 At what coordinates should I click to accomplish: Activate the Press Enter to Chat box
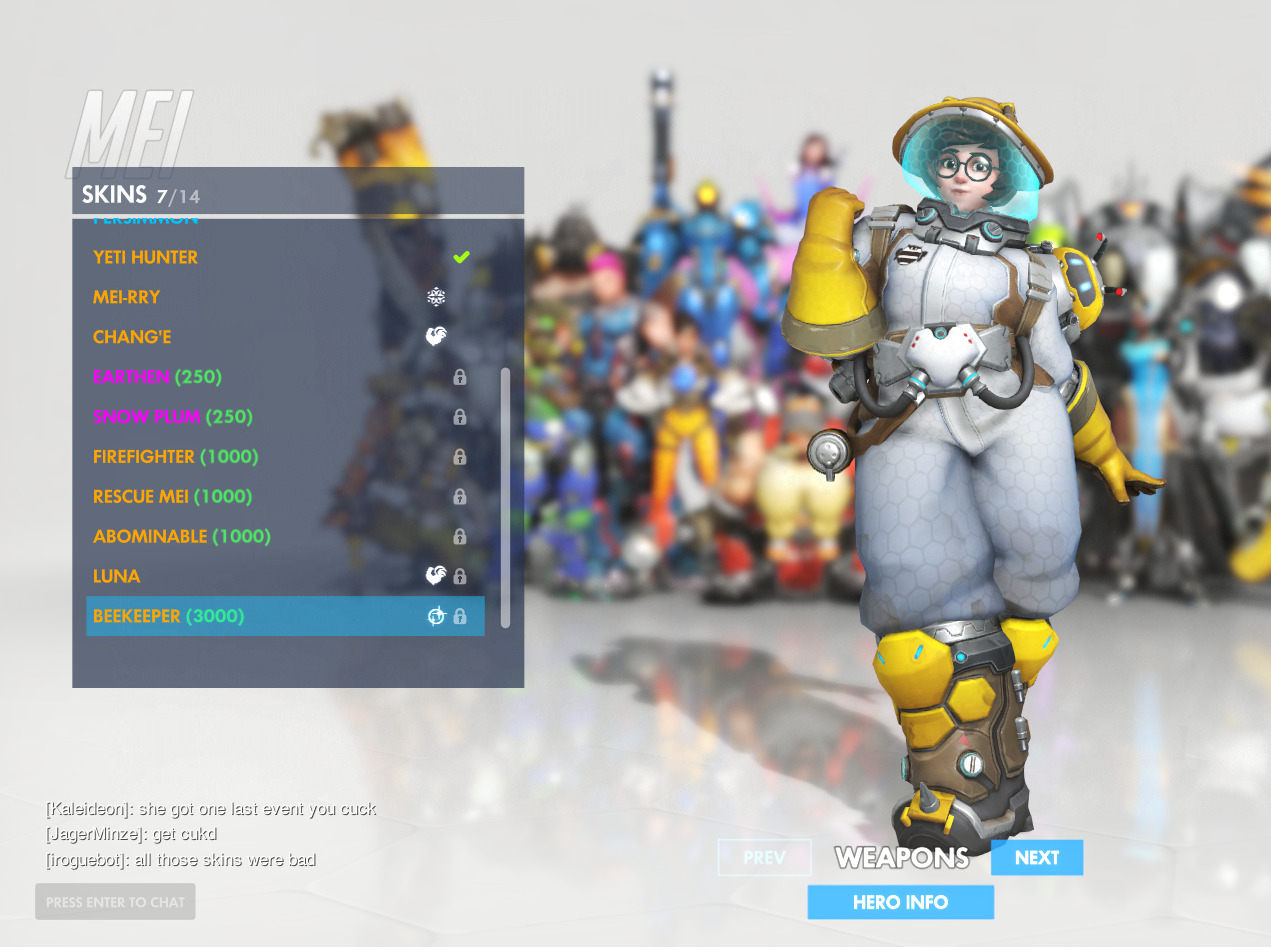tap(115, 902)
